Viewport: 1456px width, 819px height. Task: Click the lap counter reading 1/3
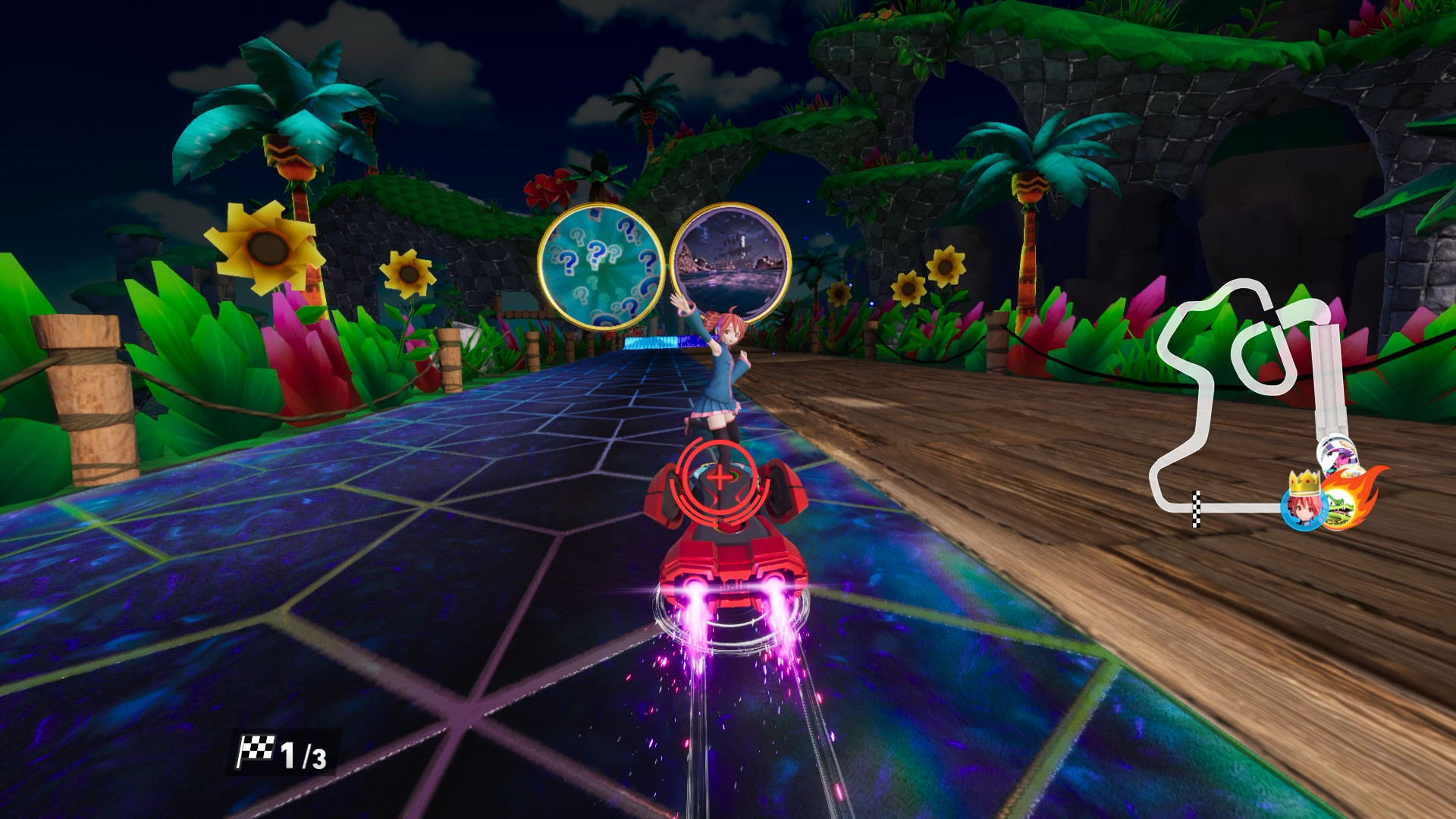pos(296,753)
